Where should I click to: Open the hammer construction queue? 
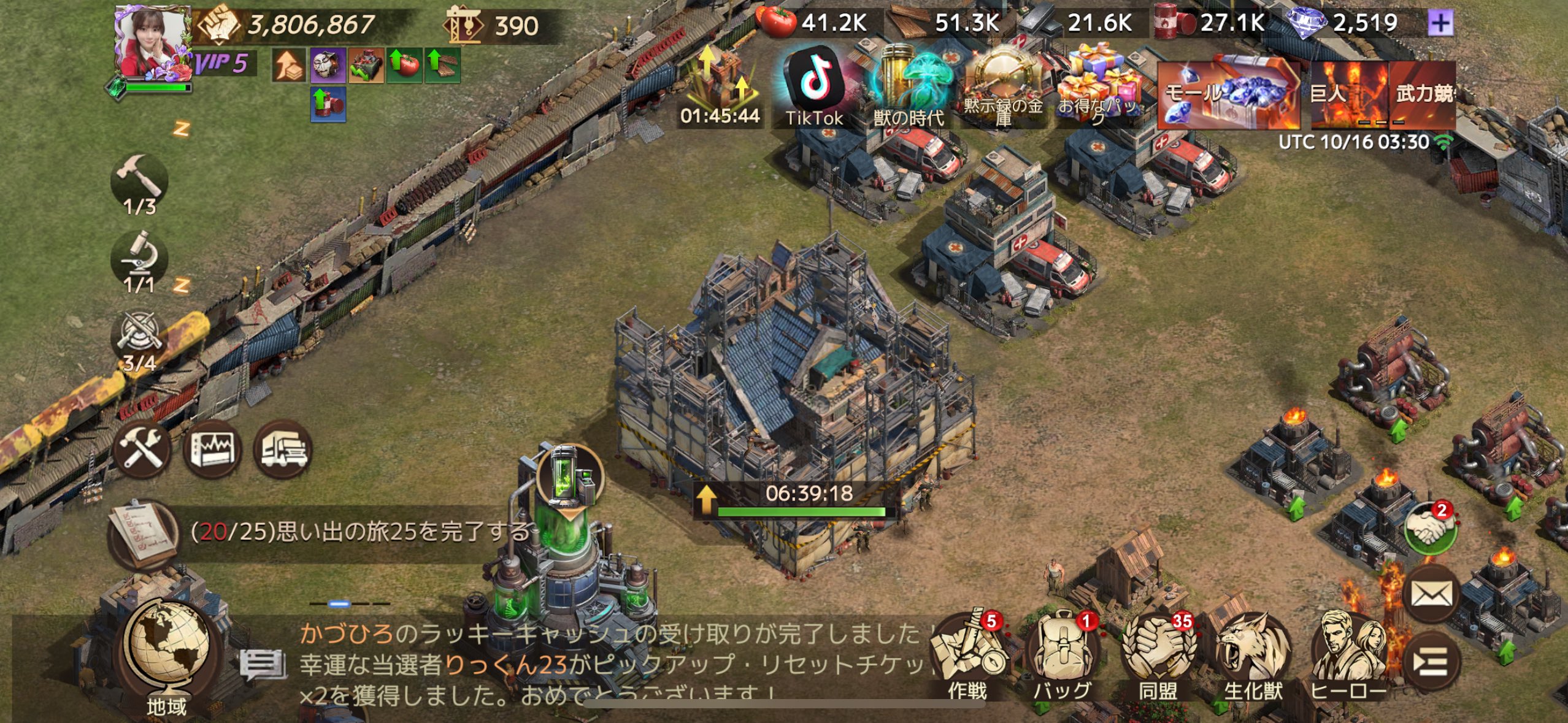point(140,183)
